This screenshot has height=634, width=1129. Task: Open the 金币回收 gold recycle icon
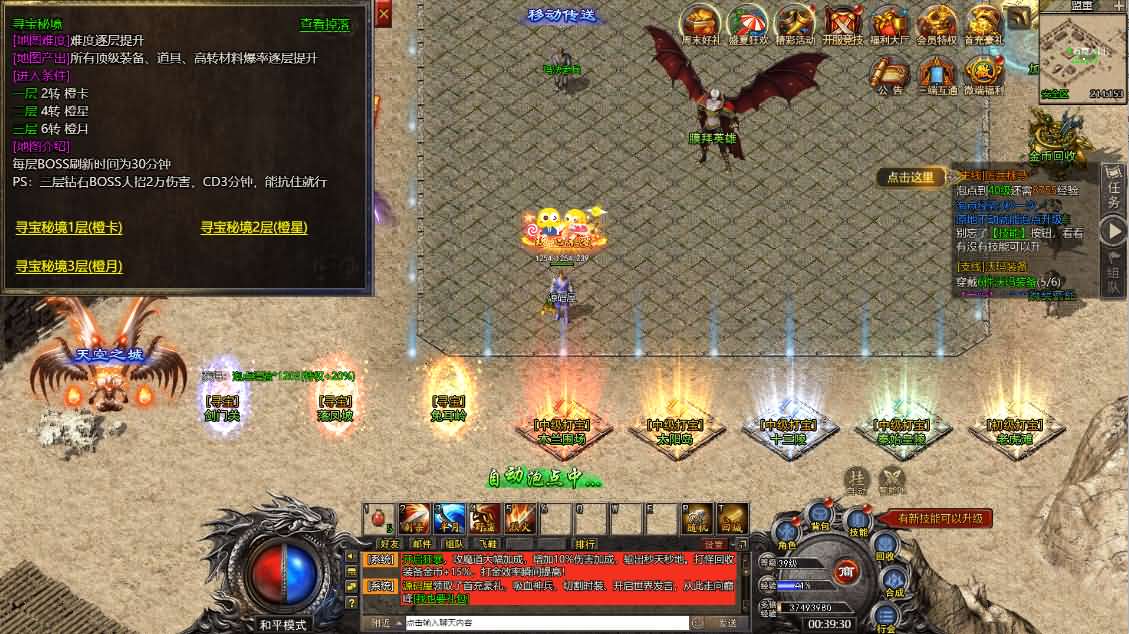coord(1054,136)
